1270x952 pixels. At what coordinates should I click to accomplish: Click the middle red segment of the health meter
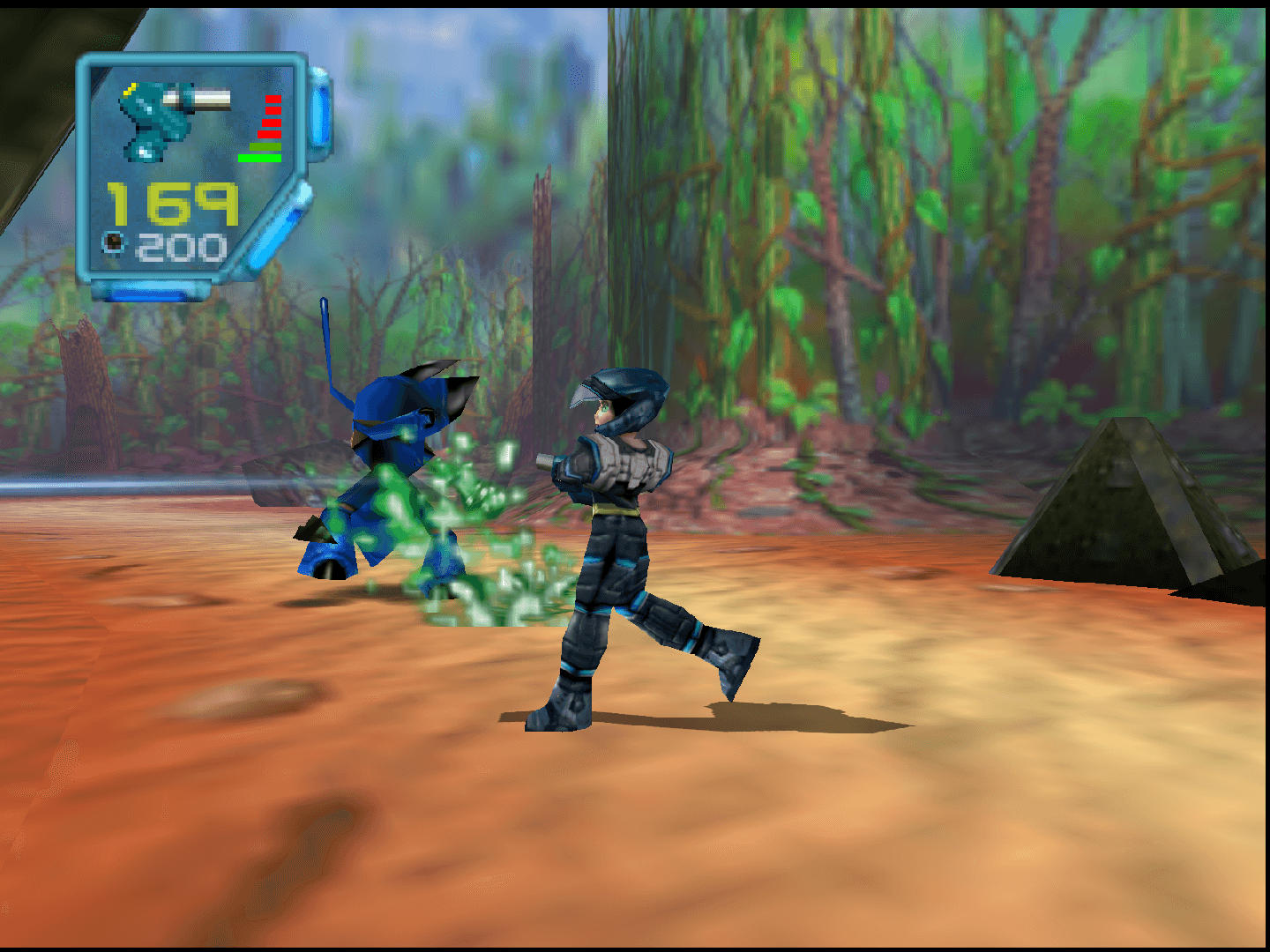pos(272,123)
